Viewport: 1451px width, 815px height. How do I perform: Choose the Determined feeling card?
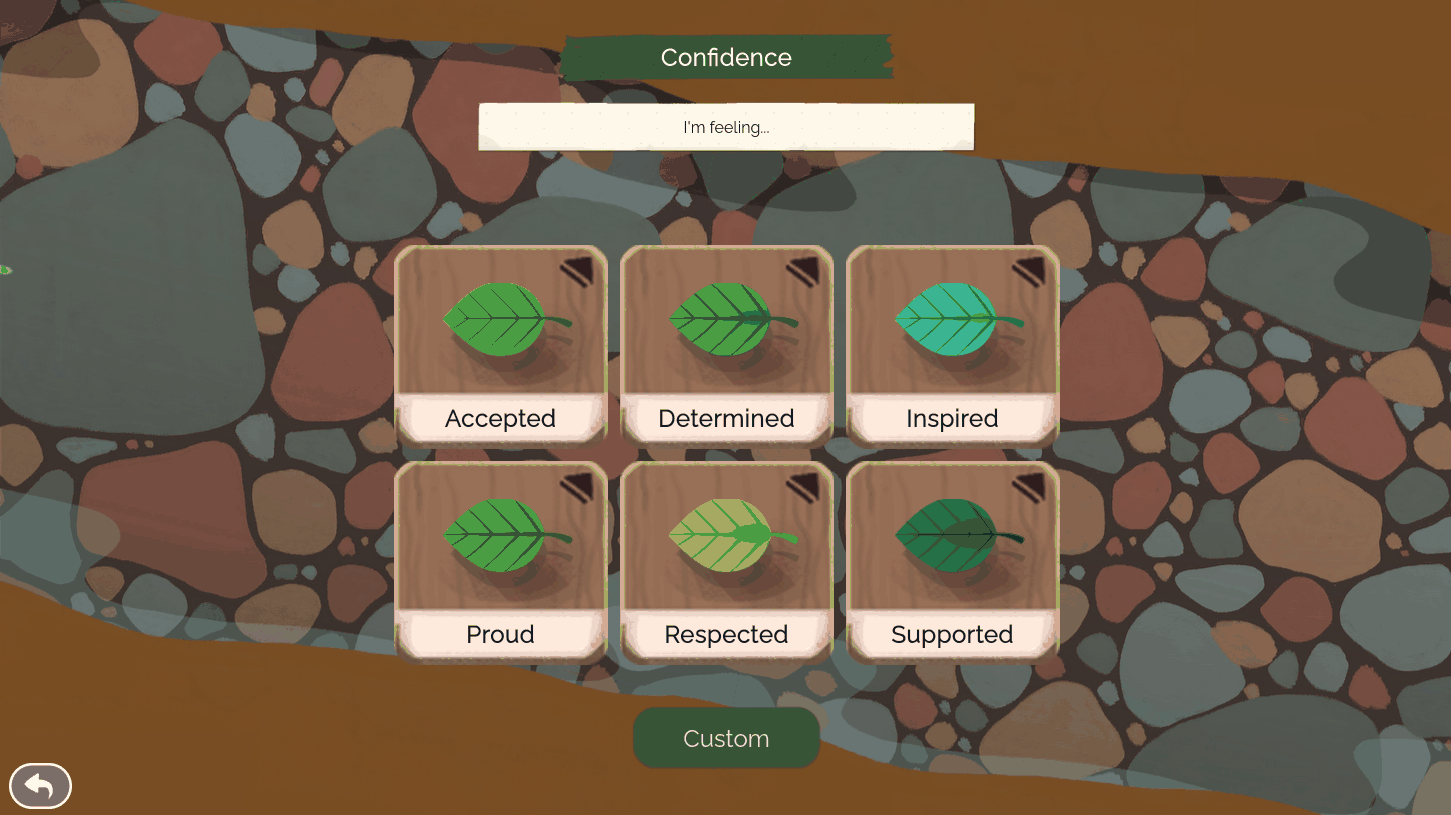click(x=726, y=345)
